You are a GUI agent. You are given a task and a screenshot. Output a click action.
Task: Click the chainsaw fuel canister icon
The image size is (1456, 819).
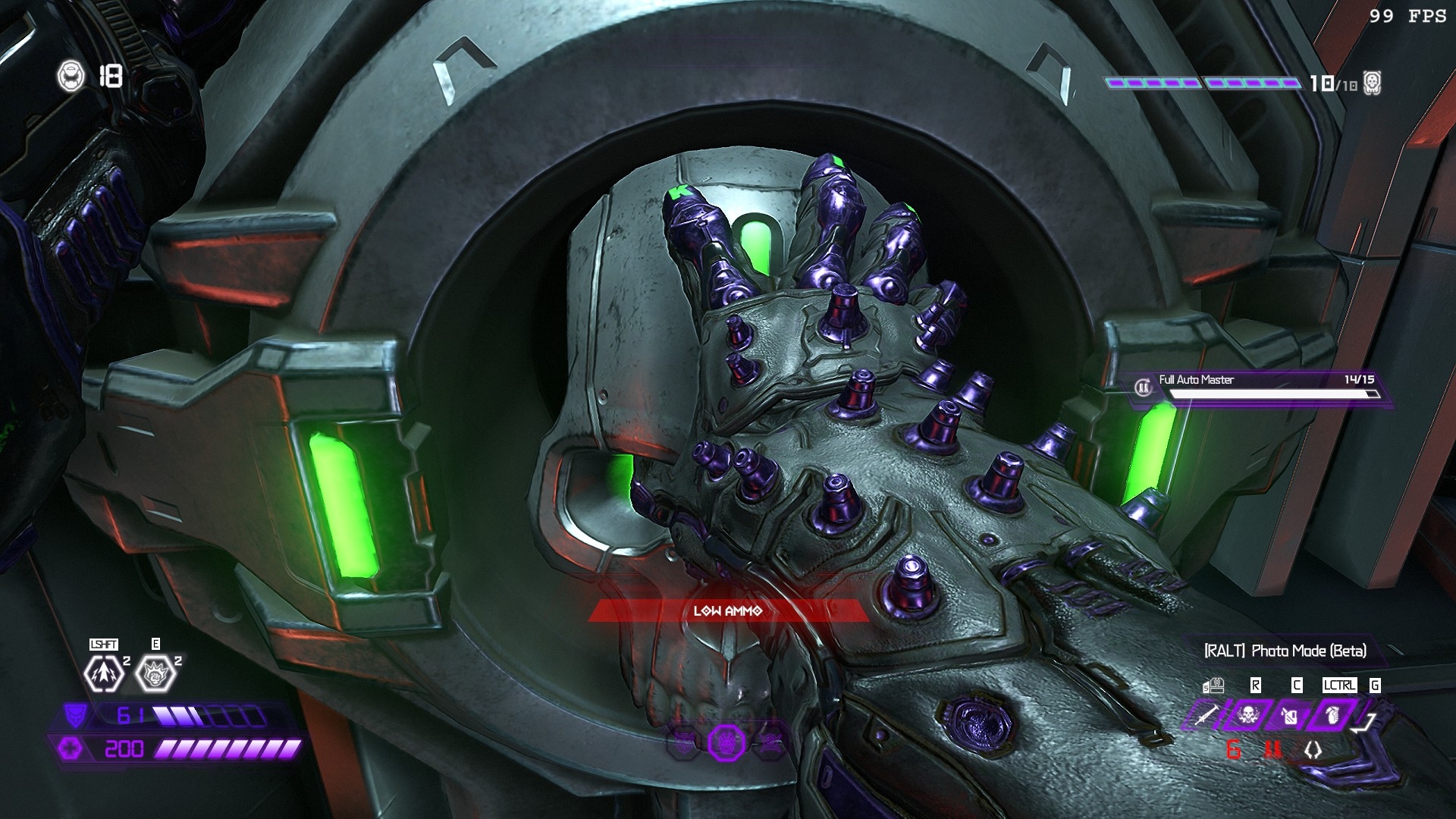point(1289,714)
